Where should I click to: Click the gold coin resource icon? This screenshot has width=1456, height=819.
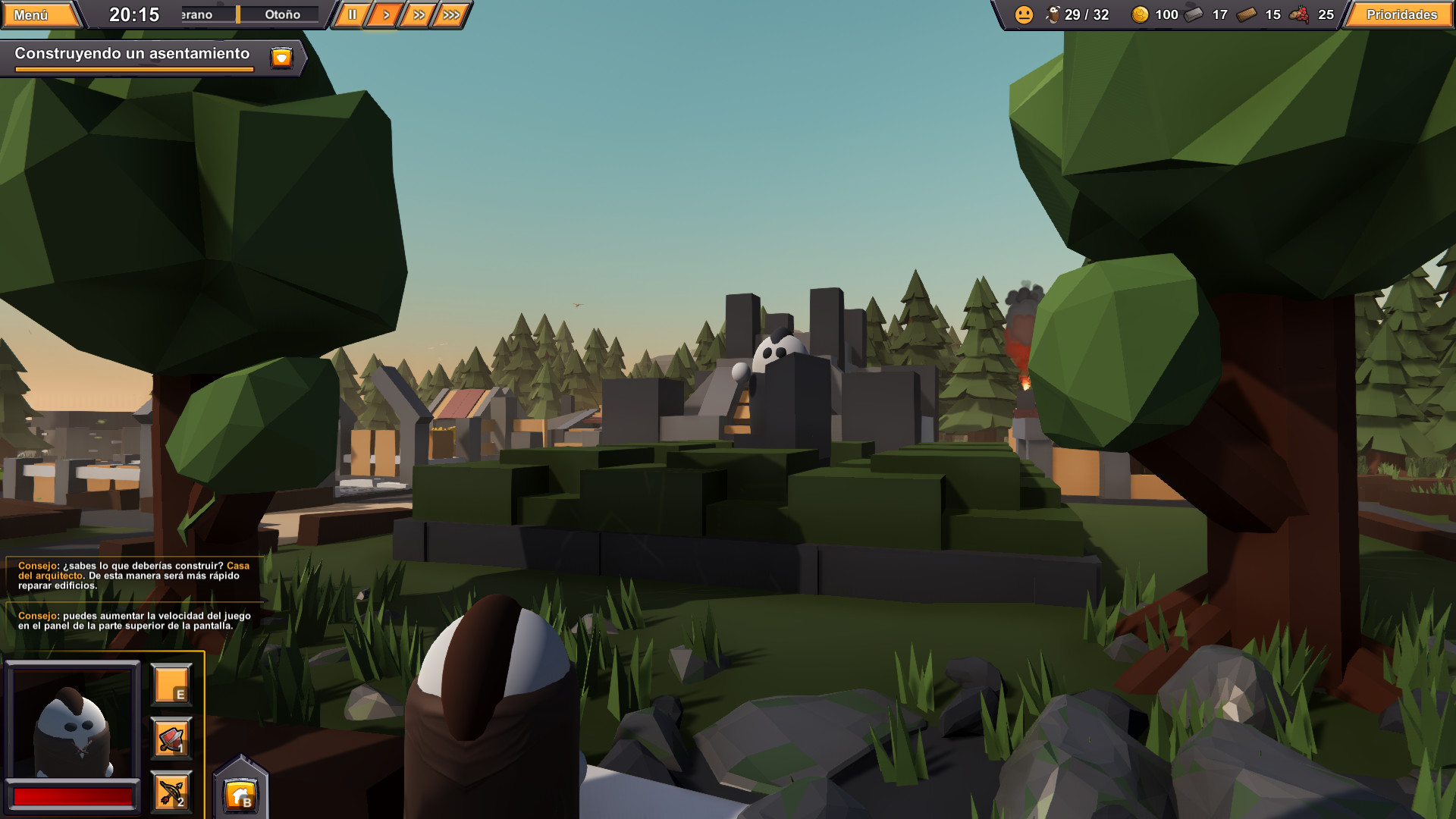point(1139,14)
